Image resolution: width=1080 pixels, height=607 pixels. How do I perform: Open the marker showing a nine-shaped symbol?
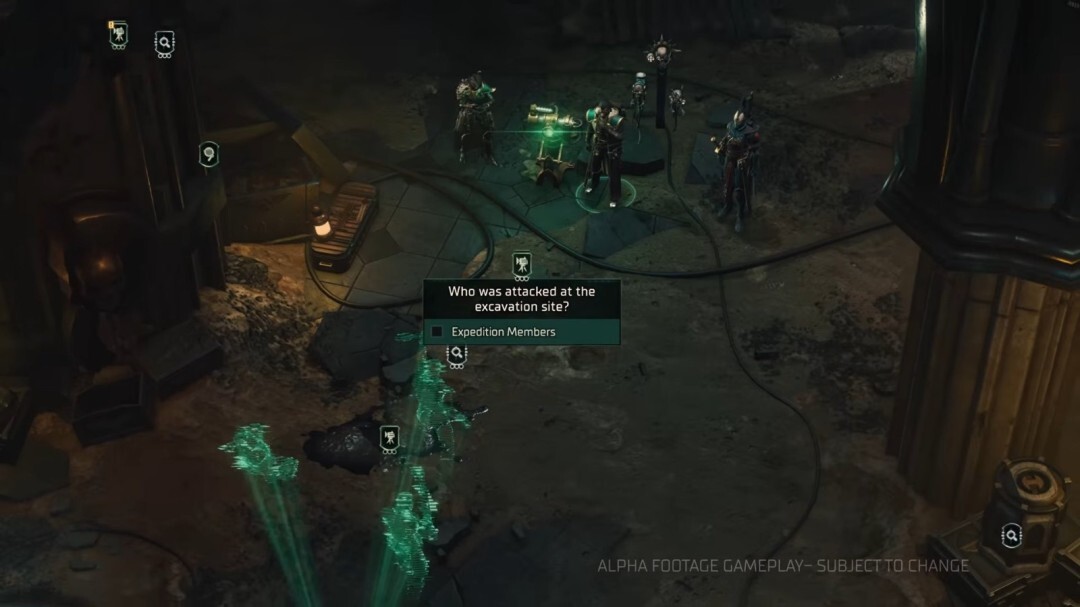[209, 154]
